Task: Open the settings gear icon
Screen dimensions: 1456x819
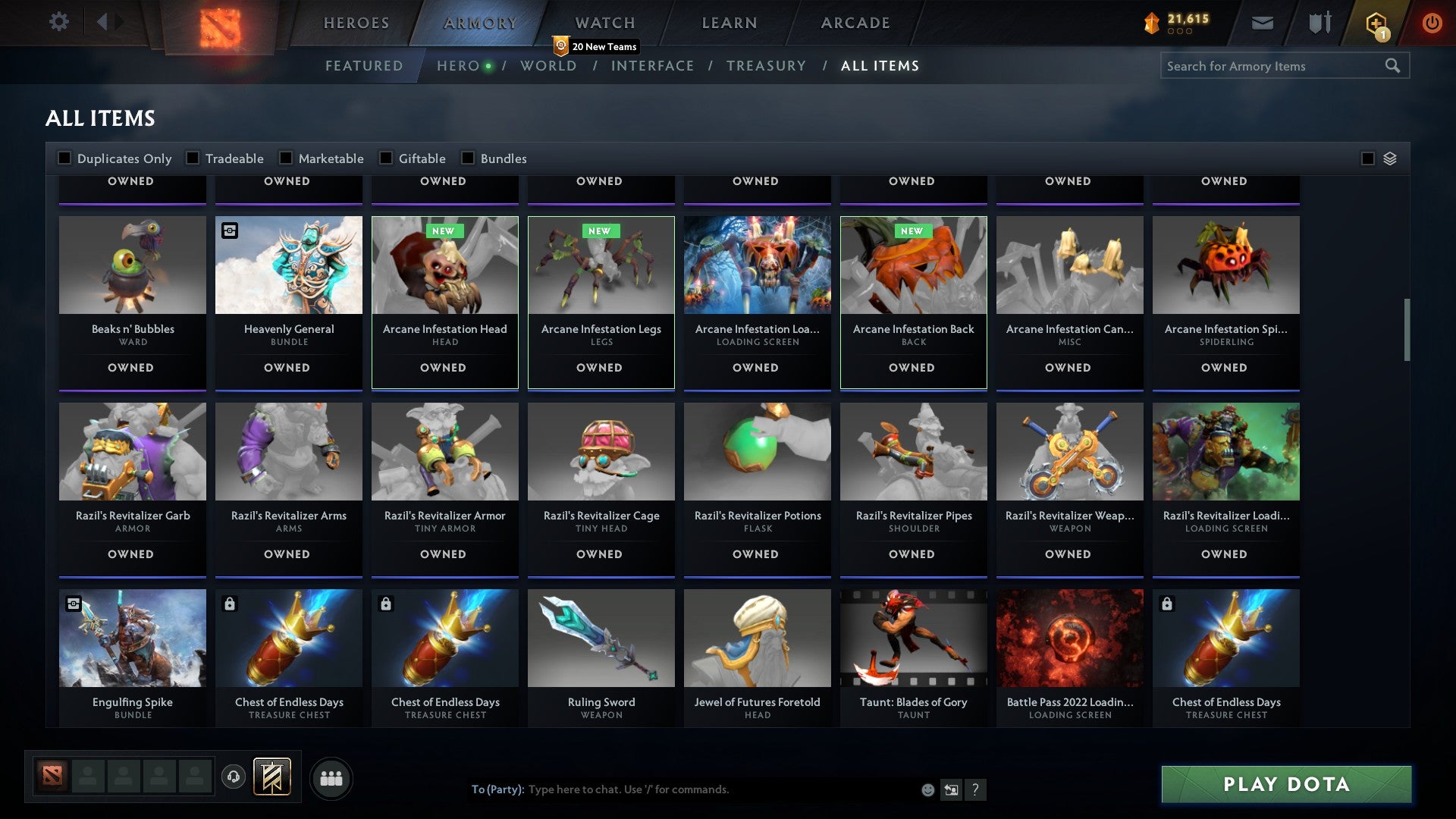Action: point(58,22)
